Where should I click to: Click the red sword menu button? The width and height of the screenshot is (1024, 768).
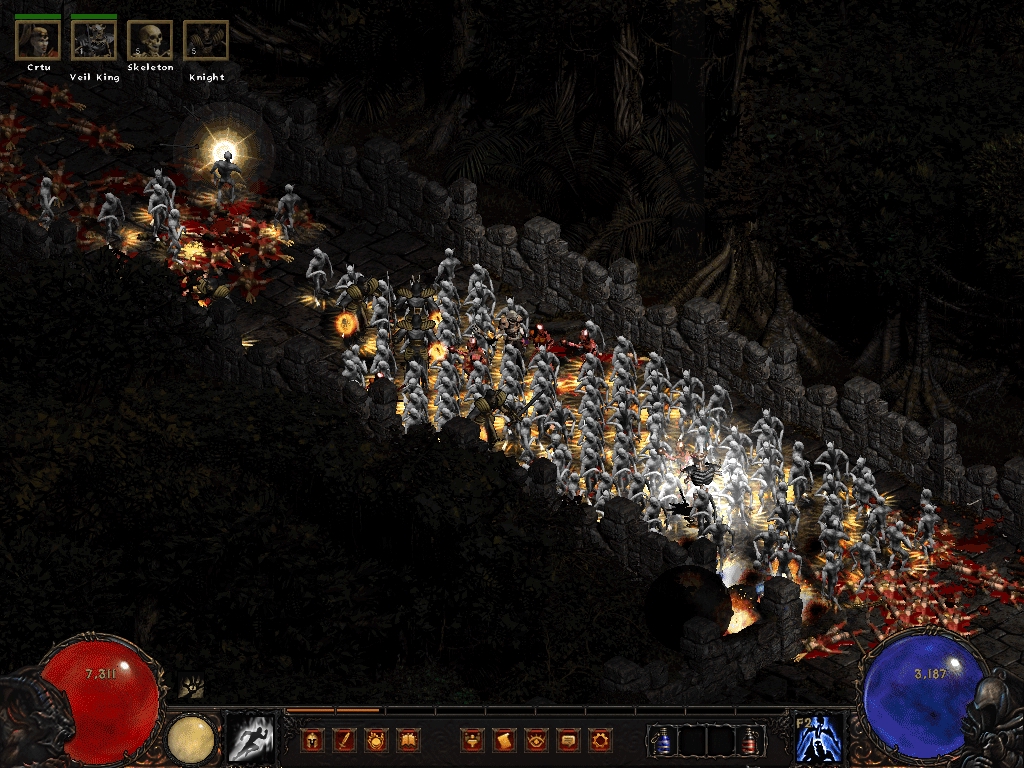(345, 740)
